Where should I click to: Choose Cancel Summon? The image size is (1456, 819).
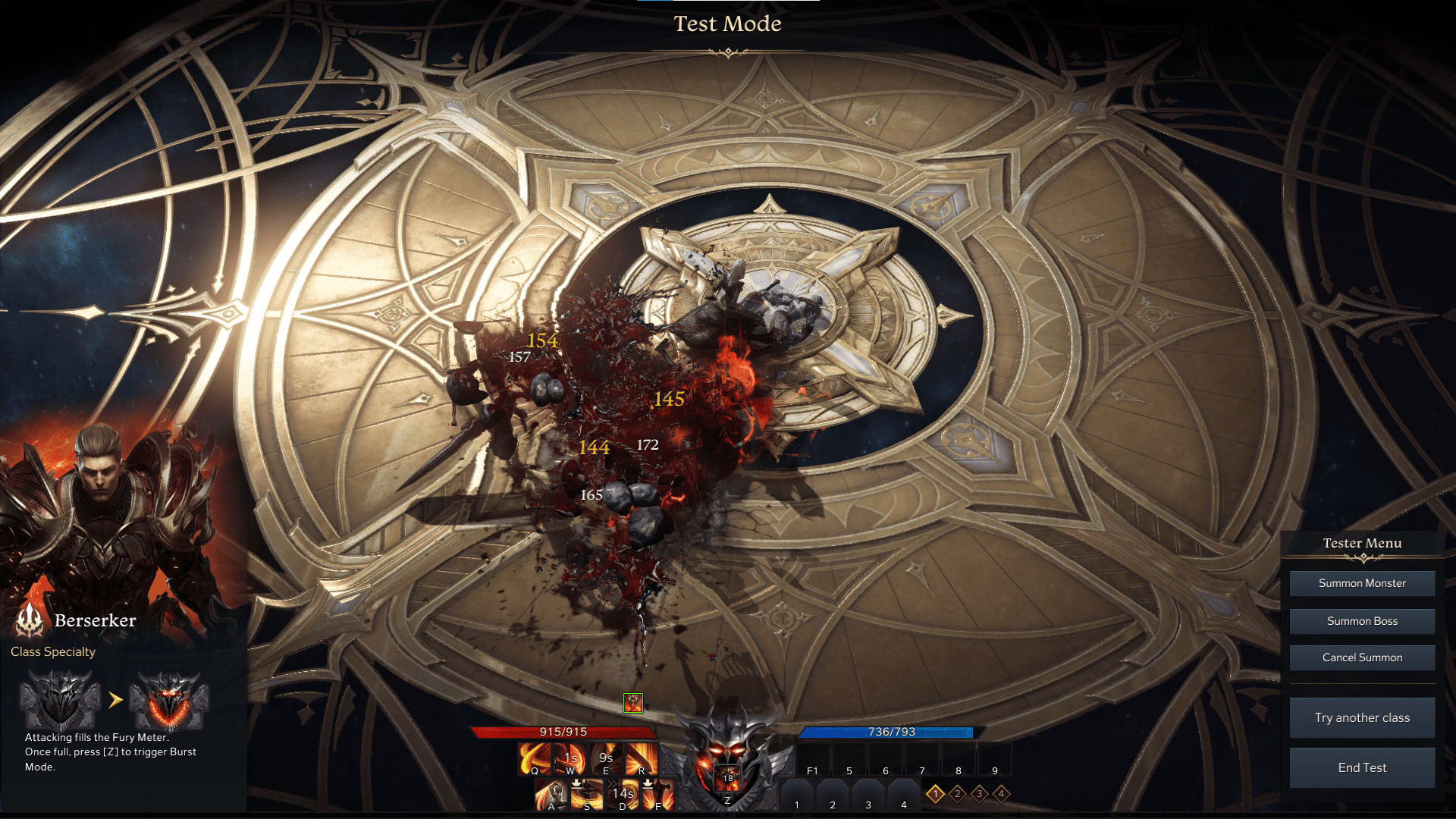click(x=1362, y=657)
